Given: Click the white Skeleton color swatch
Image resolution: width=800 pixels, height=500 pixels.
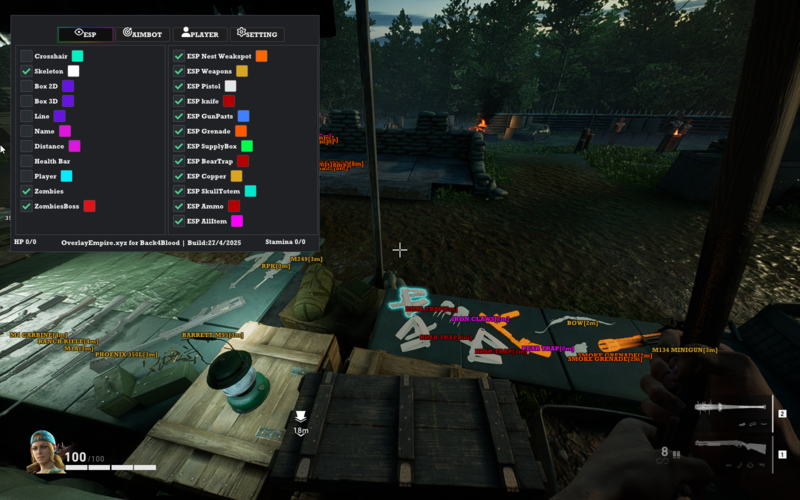Looking at the screenshot, I should 74,71.
